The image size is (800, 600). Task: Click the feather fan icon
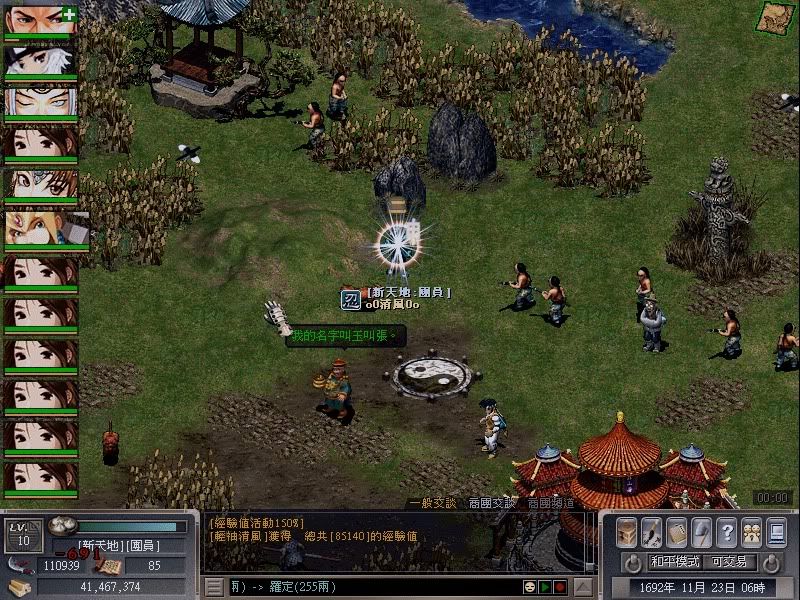702,531
